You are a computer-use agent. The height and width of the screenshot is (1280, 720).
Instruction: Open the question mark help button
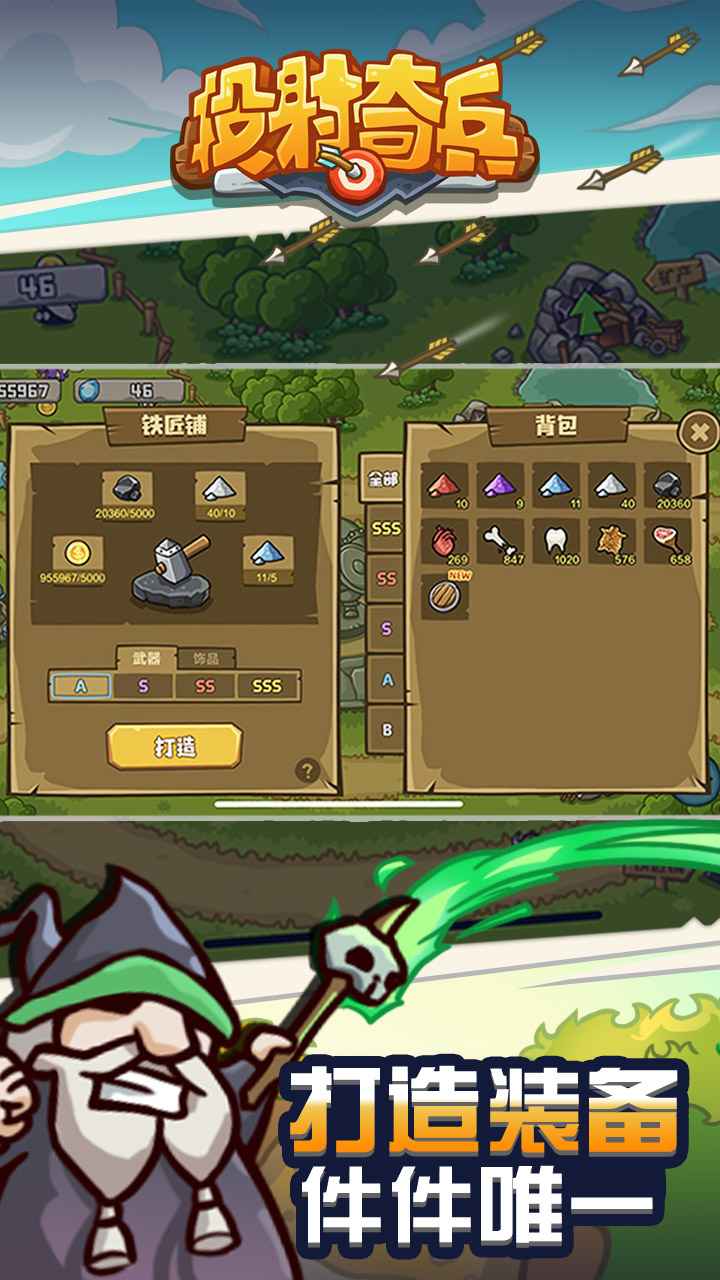pyautogui.click(x=307, y=770)
